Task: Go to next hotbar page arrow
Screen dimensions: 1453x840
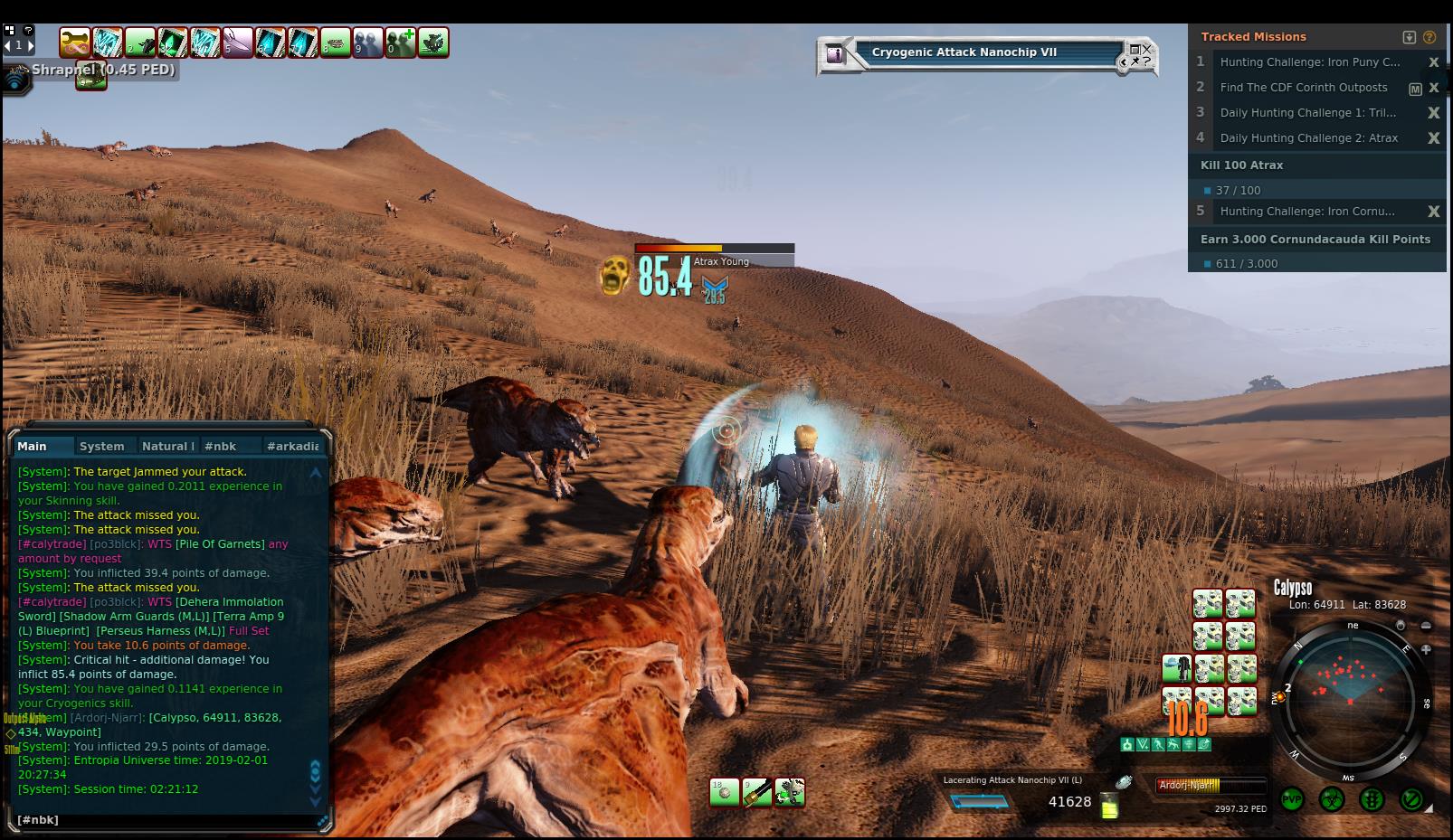Action: click(30, 44)
